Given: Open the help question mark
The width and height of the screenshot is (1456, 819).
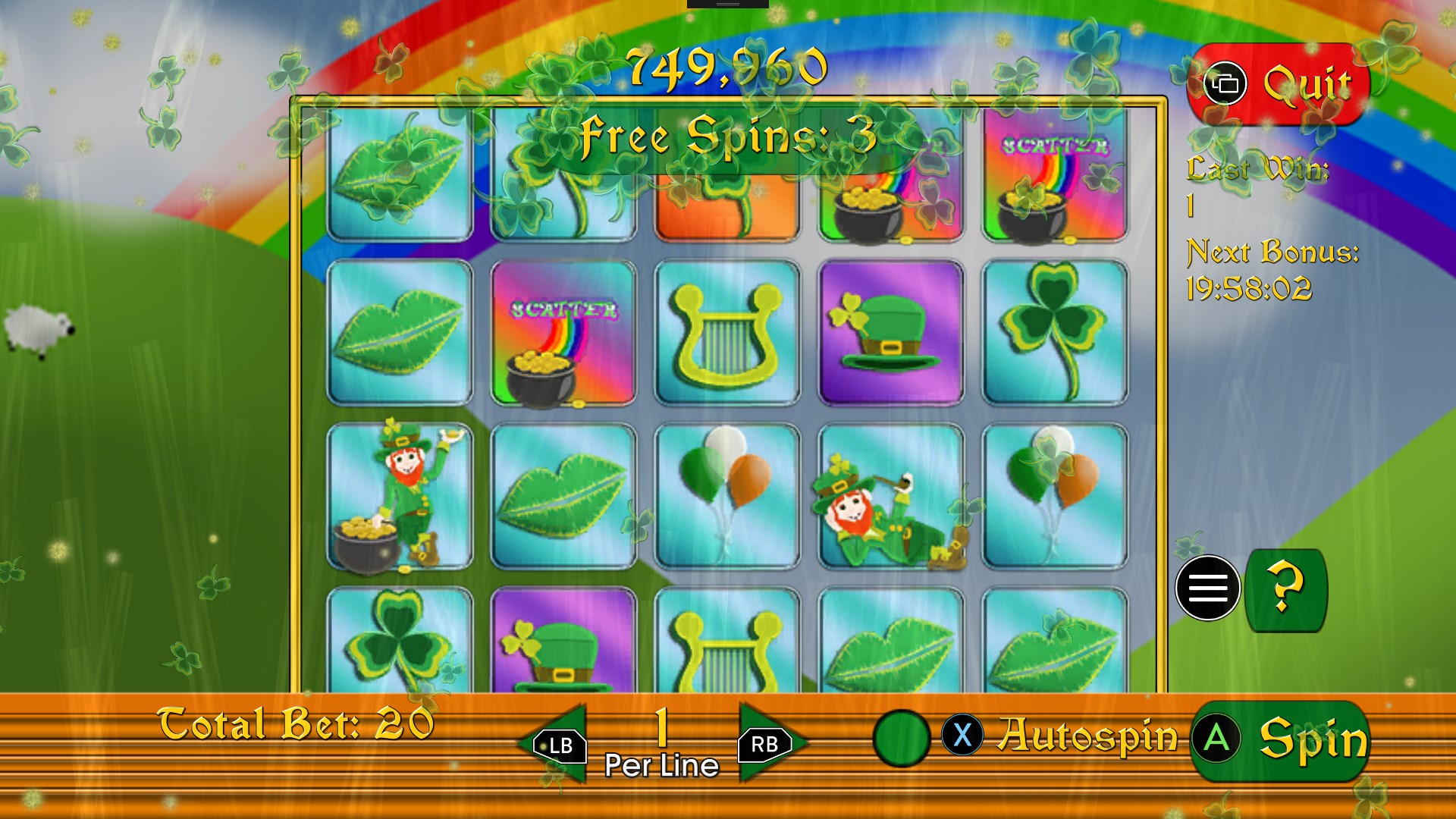Looking at the screenshot, I should click(1285, 589).
